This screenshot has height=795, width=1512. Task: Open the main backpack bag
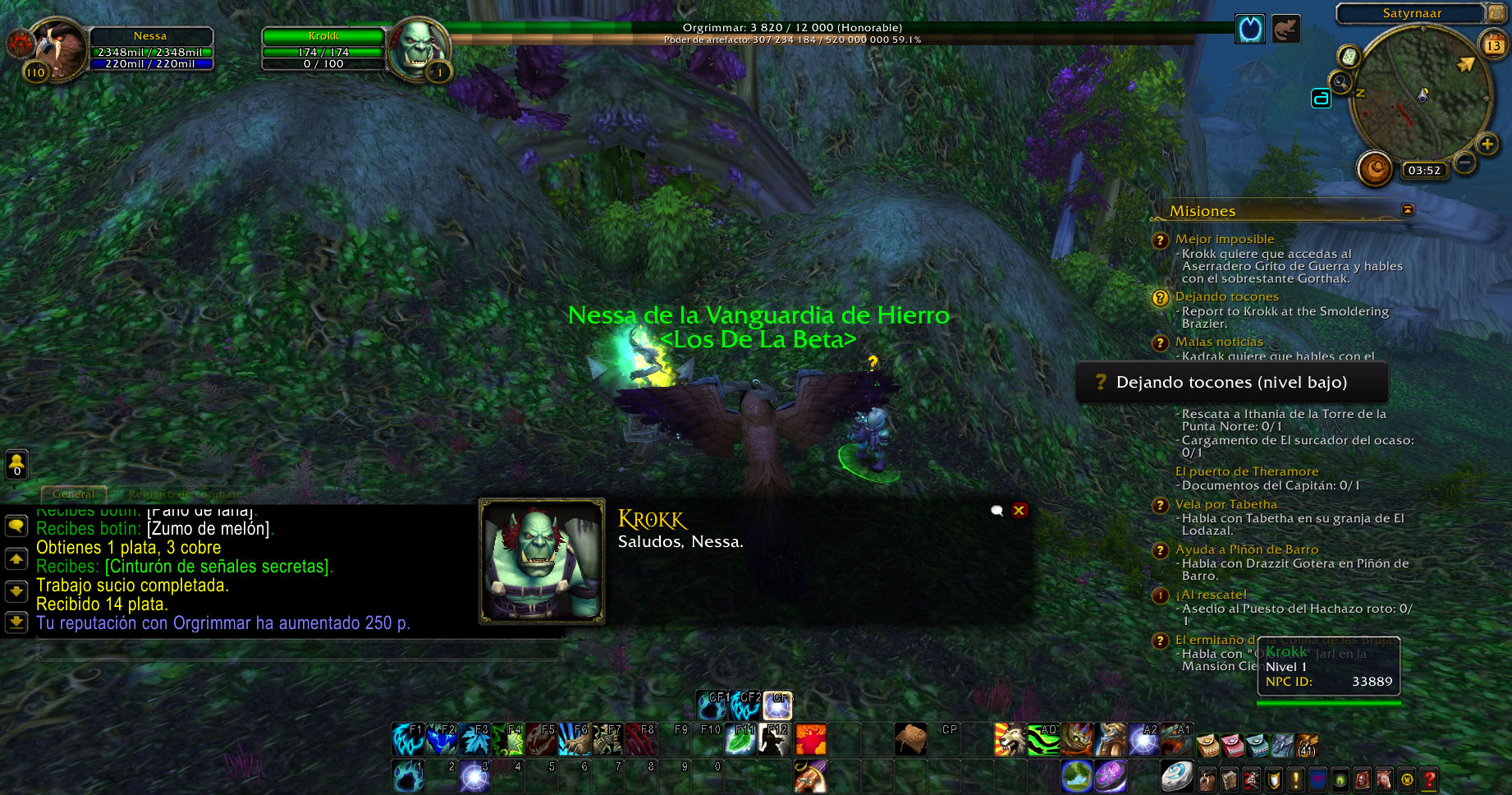click(1307, 744)
